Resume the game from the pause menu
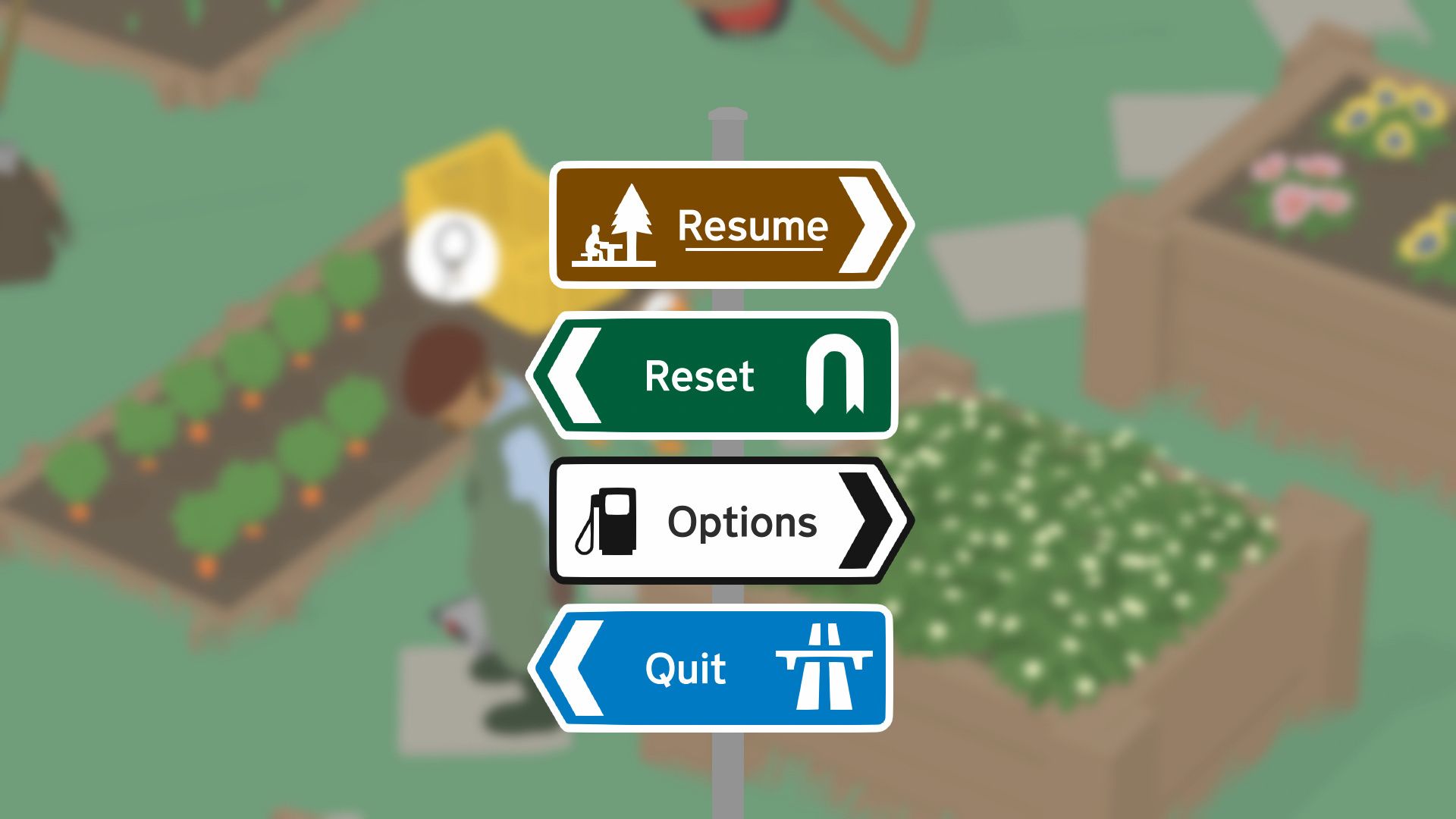This screenshot has width=1456, height=819. coord(751,226)
